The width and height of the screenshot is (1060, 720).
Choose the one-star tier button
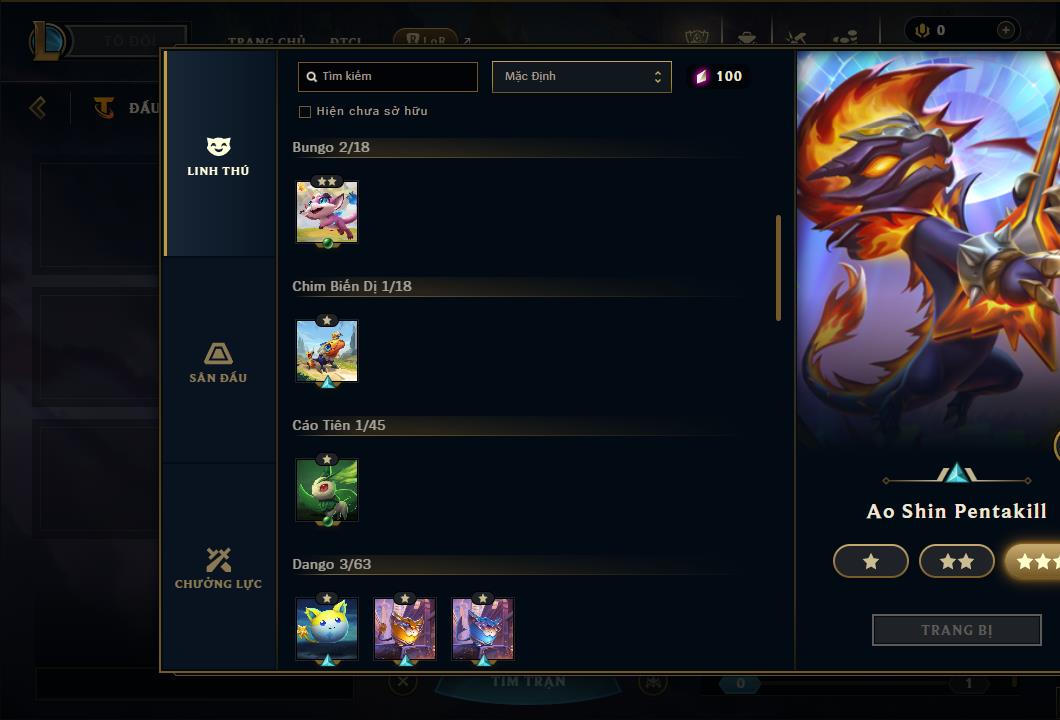coord(870,562)
